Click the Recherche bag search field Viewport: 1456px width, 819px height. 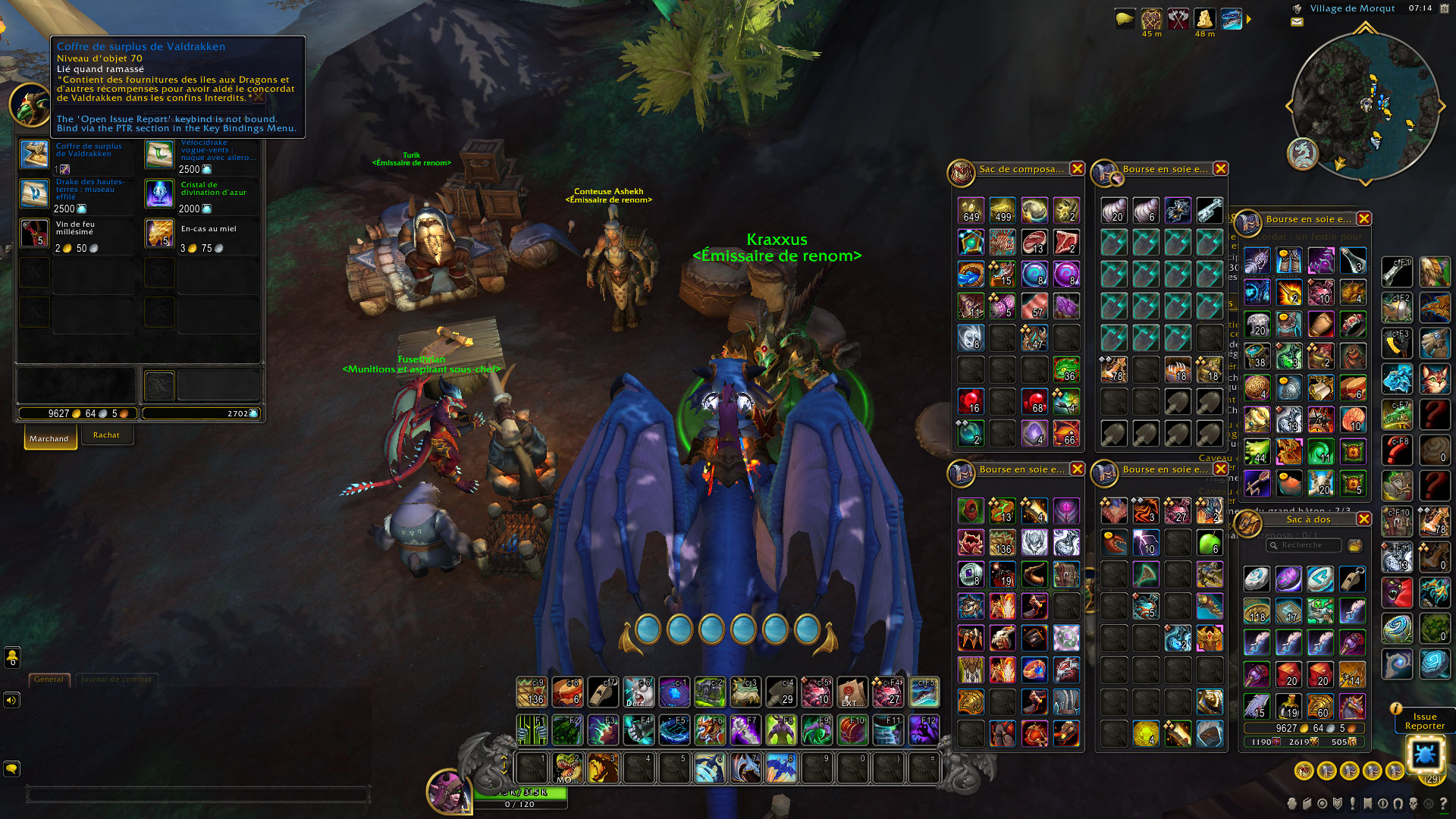click(1304, 545)
